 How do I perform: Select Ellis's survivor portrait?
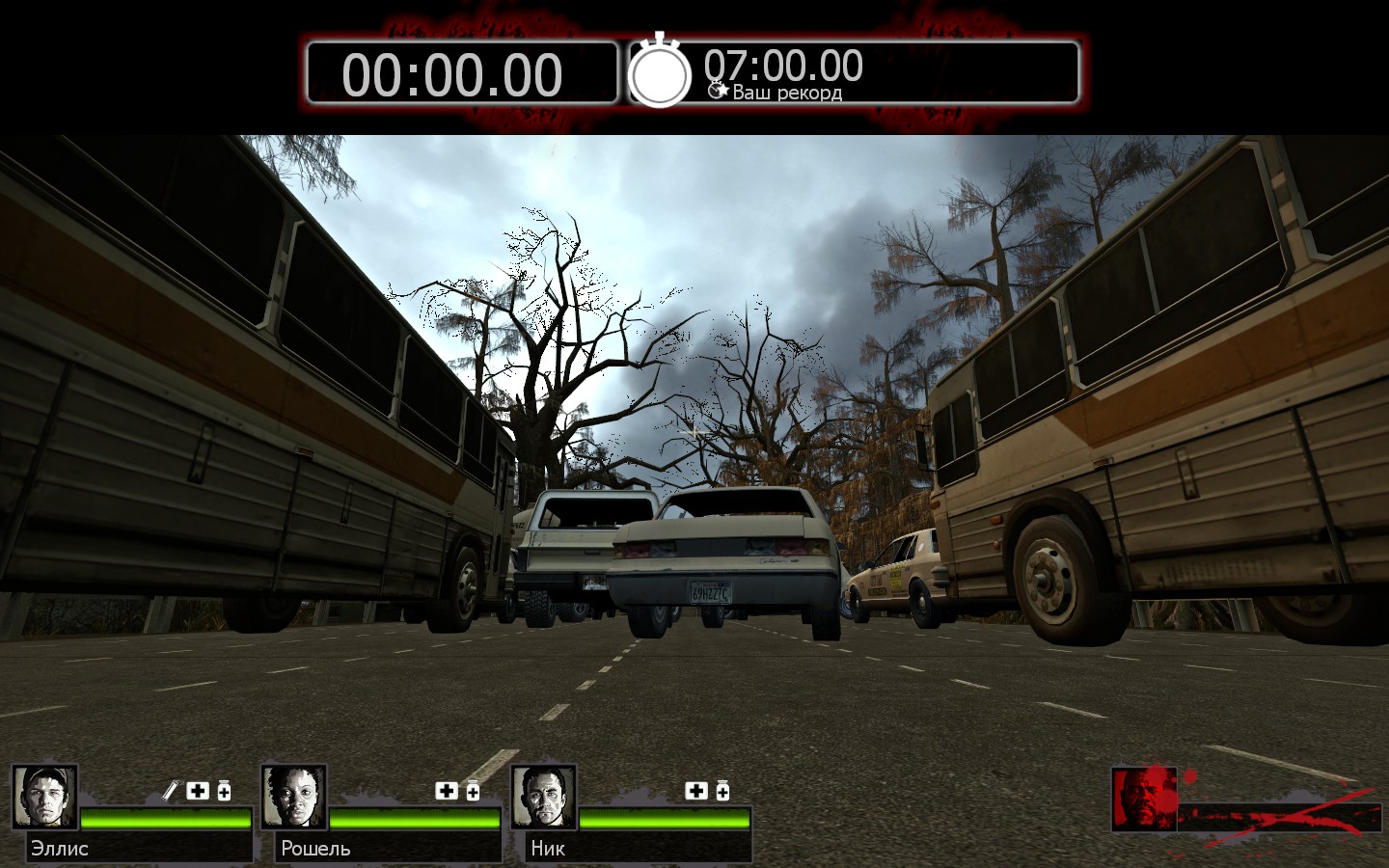44,798
